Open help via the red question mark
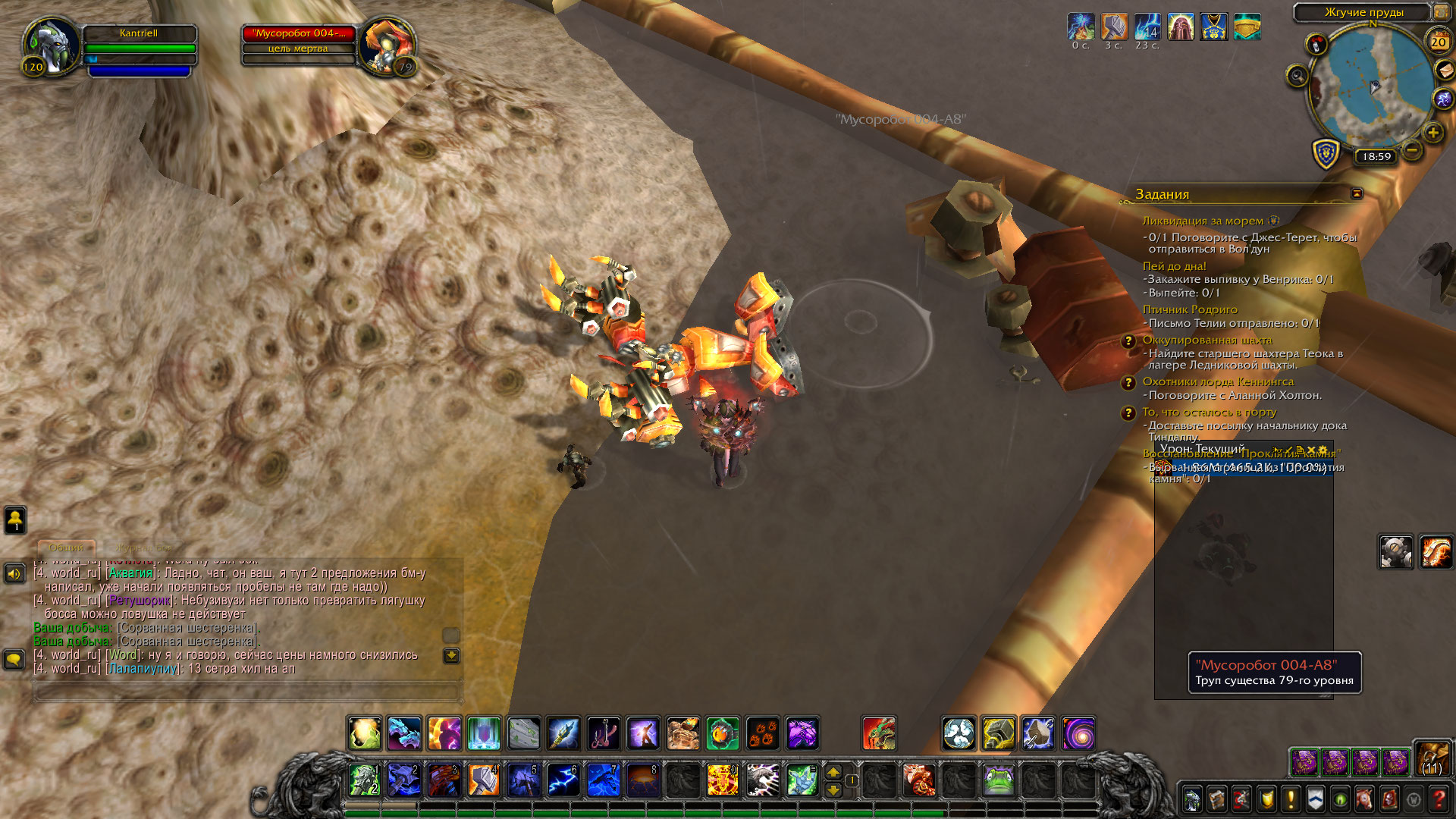The width and height of the screenshot is (1456, 819). pos(1439,799)
